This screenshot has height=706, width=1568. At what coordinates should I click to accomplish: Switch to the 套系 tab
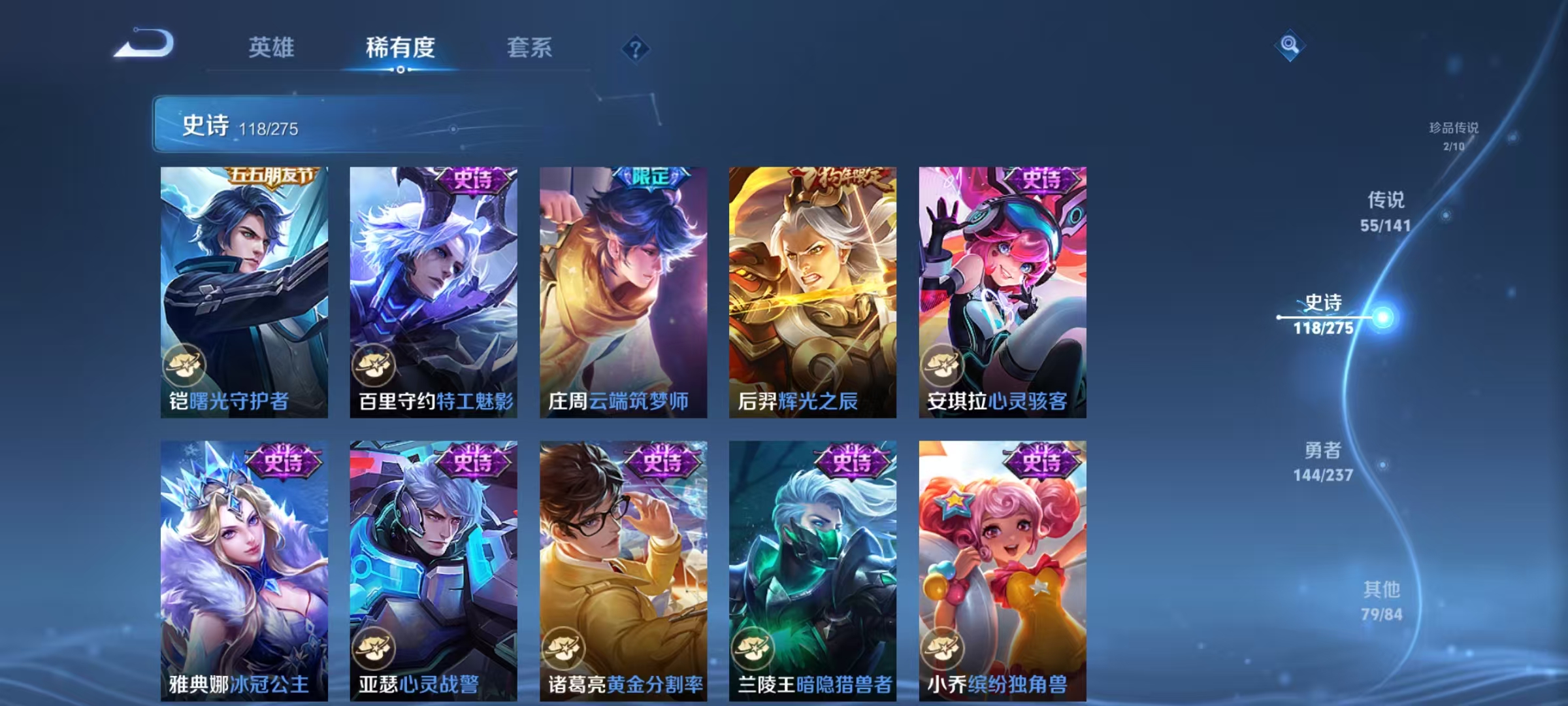click(529, 47)
